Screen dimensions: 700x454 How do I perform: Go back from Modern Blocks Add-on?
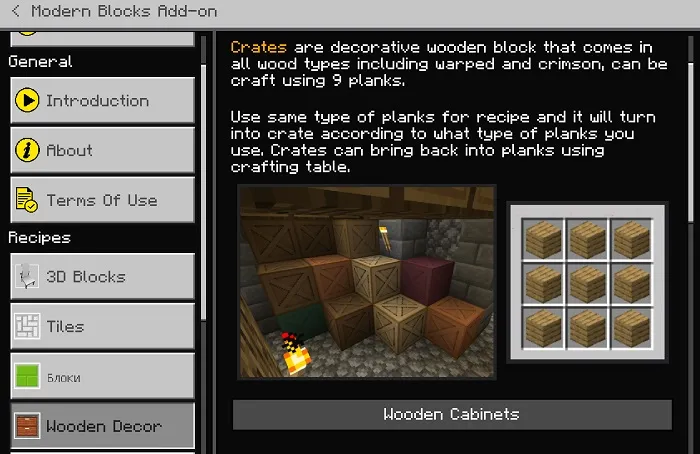coord(16,12)
